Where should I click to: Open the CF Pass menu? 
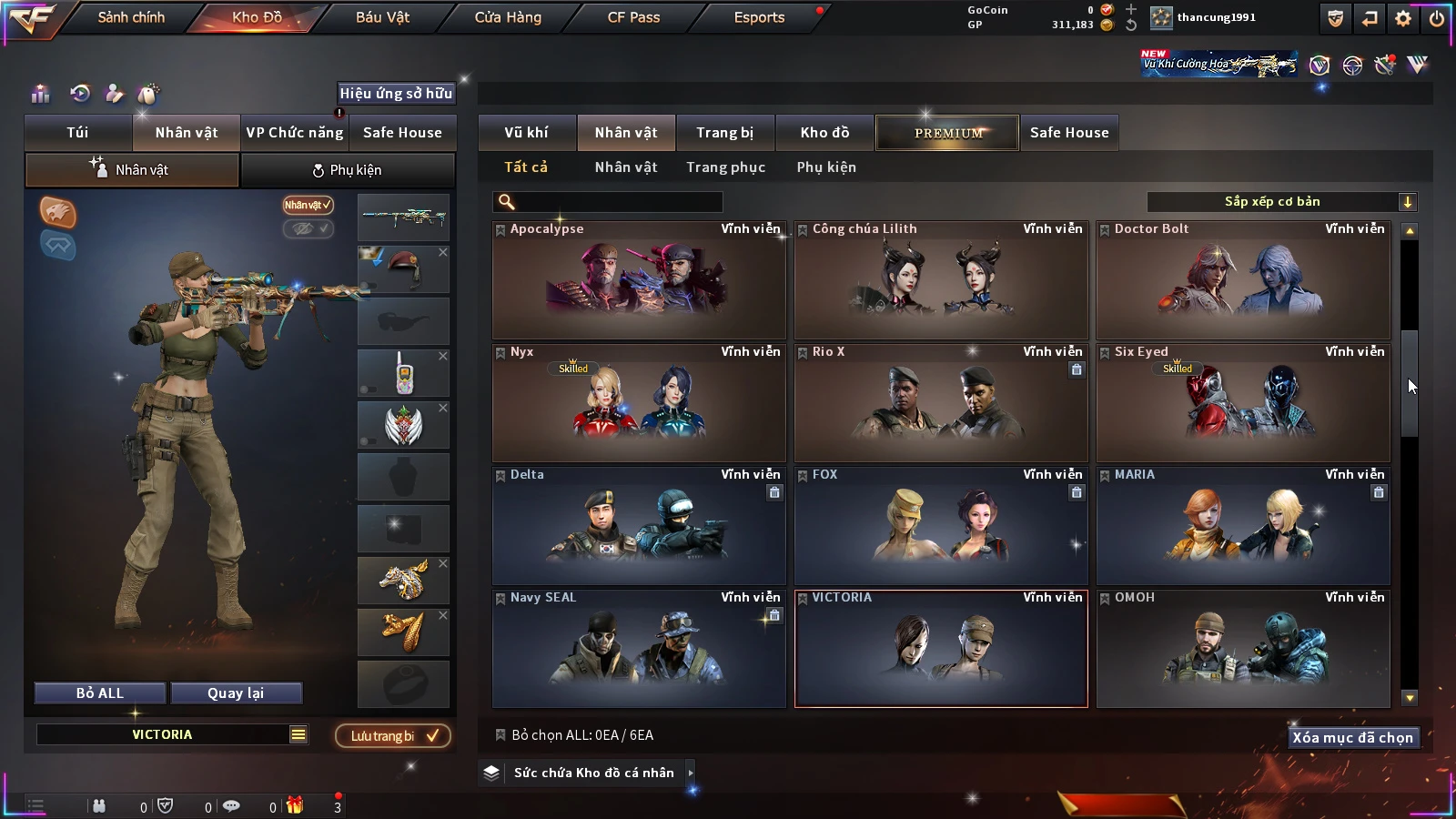point(633,17)
